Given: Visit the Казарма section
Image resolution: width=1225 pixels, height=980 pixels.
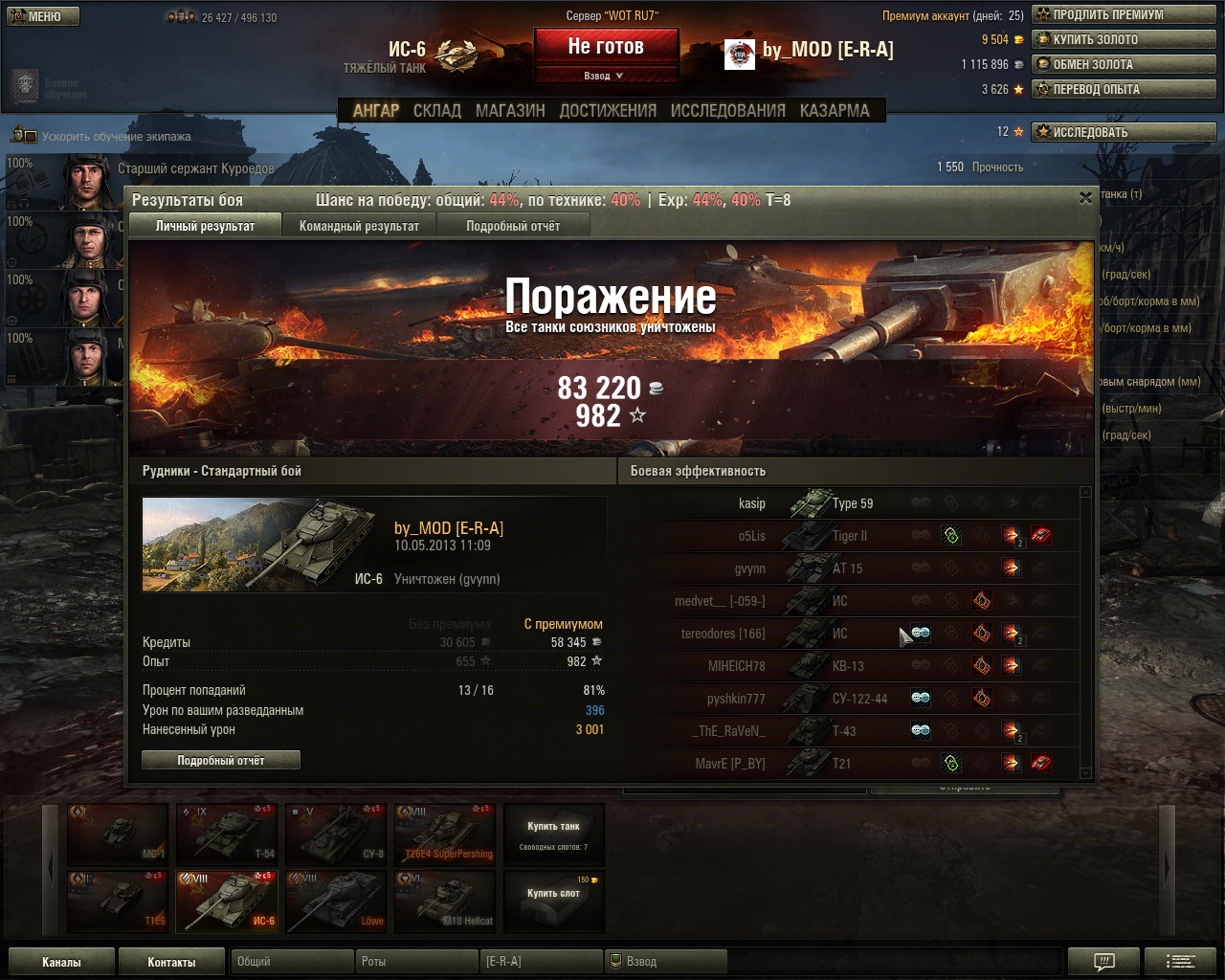Looking at the screenshot, I should pos(835,110).
